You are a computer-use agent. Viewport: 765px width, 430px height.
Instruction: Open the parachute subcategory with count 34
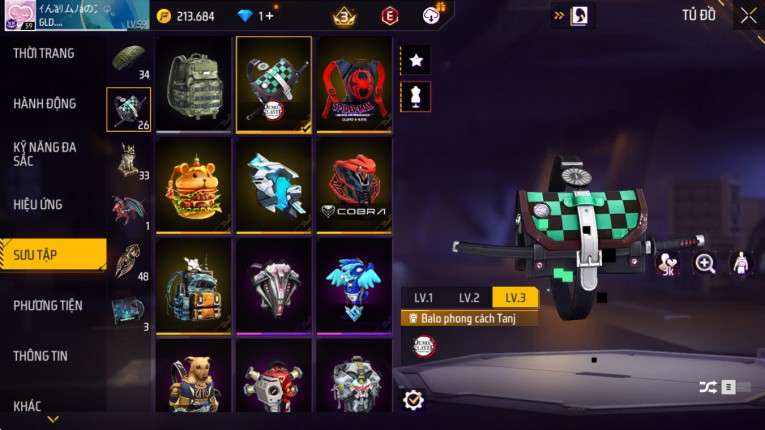129,60
